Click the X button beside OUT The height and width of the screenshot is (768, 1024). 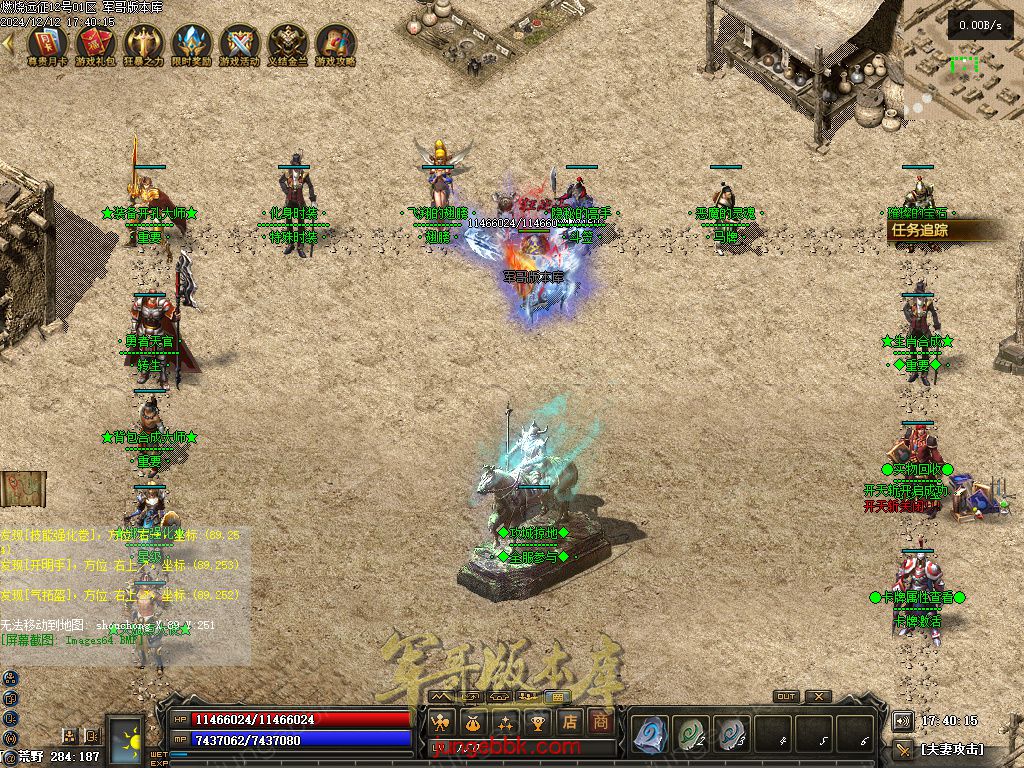coord(818,697)
